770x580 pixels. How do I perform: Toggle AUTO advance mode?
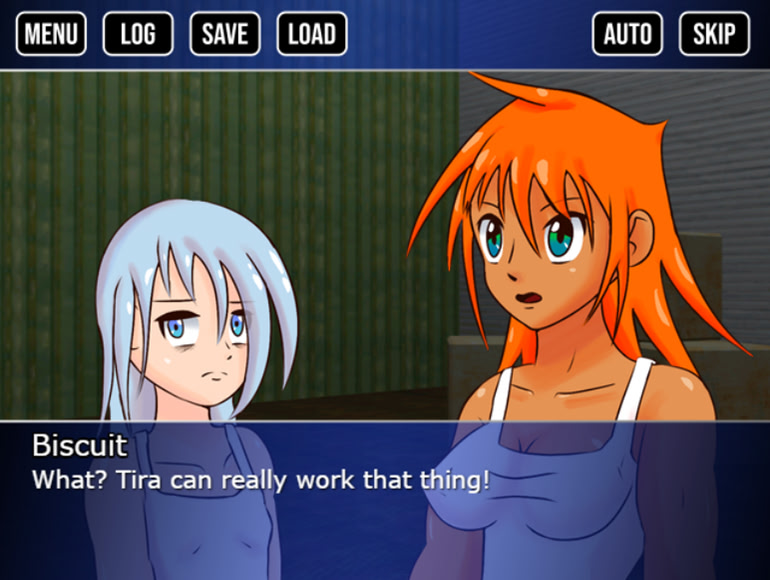tap(628, 34)
